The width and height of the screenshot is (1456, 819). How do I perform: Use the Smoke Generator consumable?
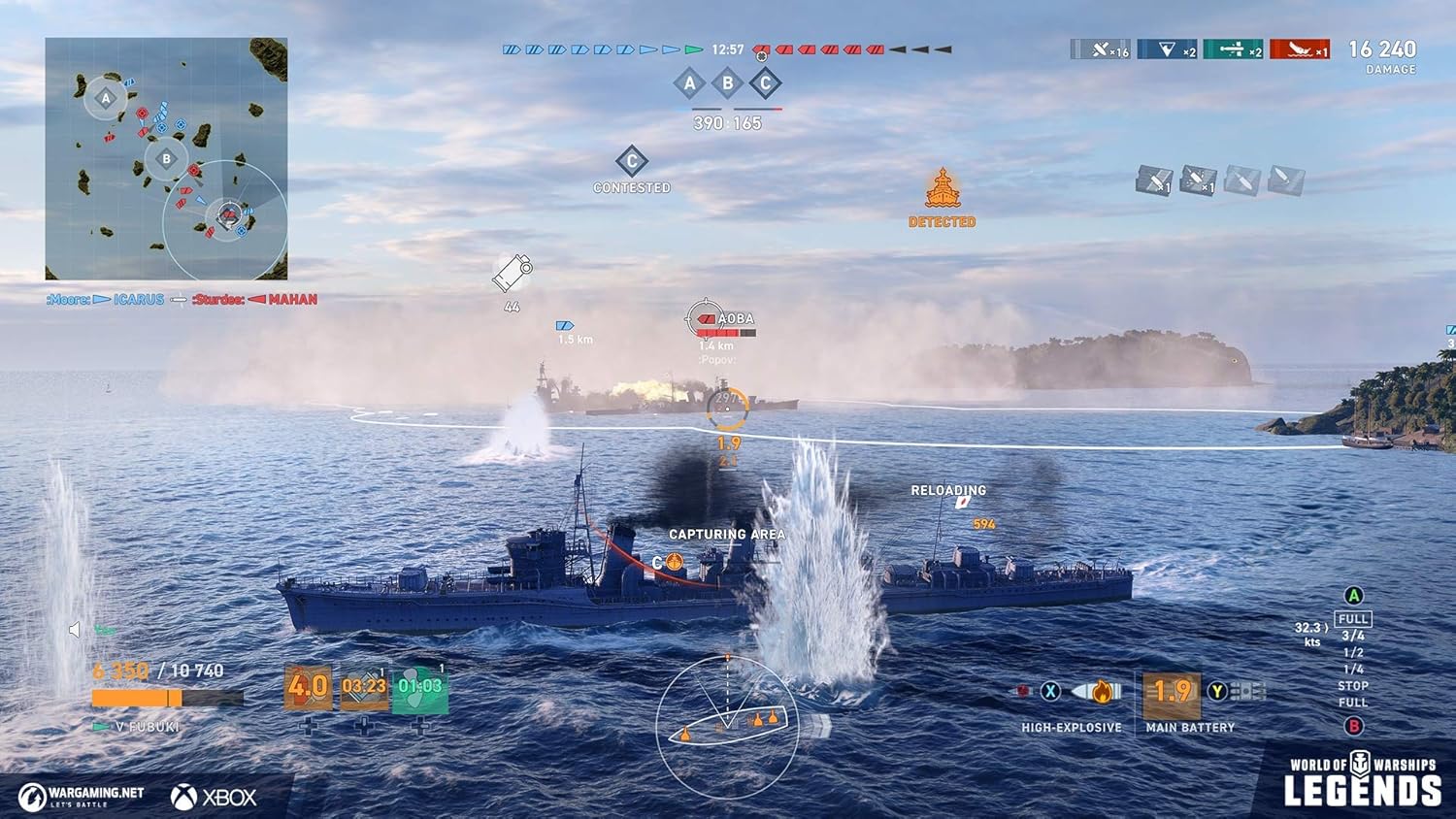click(x=364, y=686)
